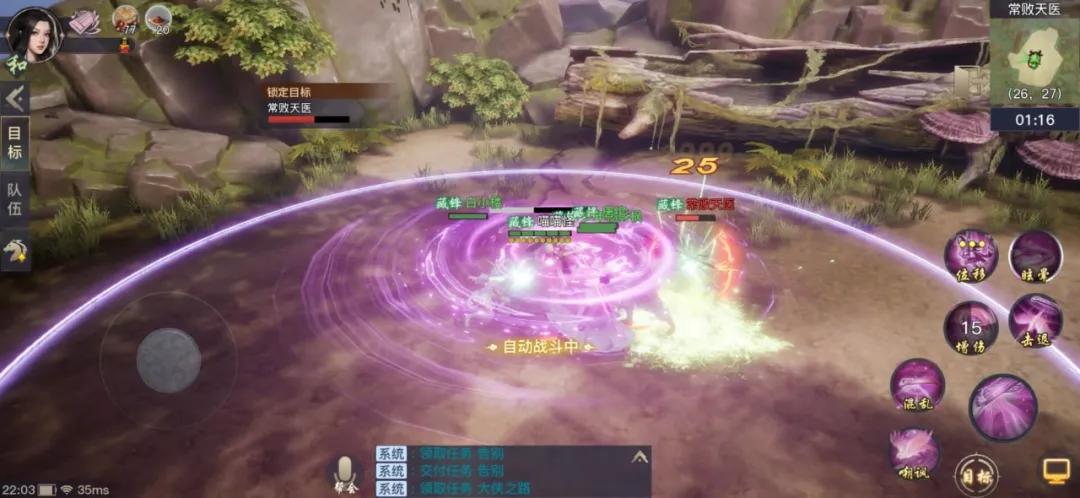Switch to the 队伍 team tab
The width and height of the screenshot is (1080, 498).
click(x=15, y=197)
